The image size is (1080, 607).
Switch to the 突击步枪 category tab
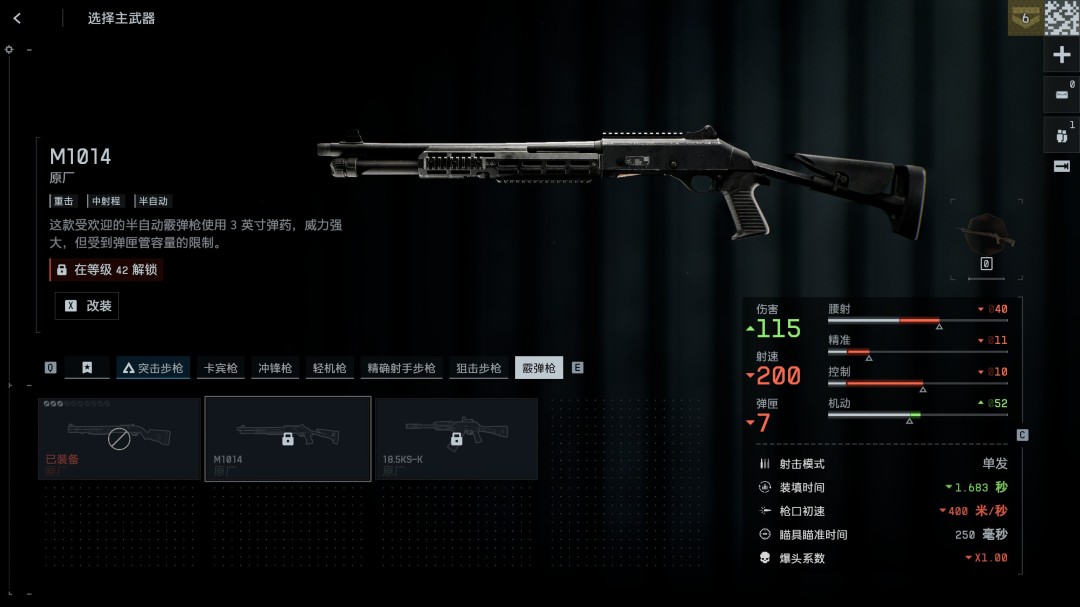point(153,368)
